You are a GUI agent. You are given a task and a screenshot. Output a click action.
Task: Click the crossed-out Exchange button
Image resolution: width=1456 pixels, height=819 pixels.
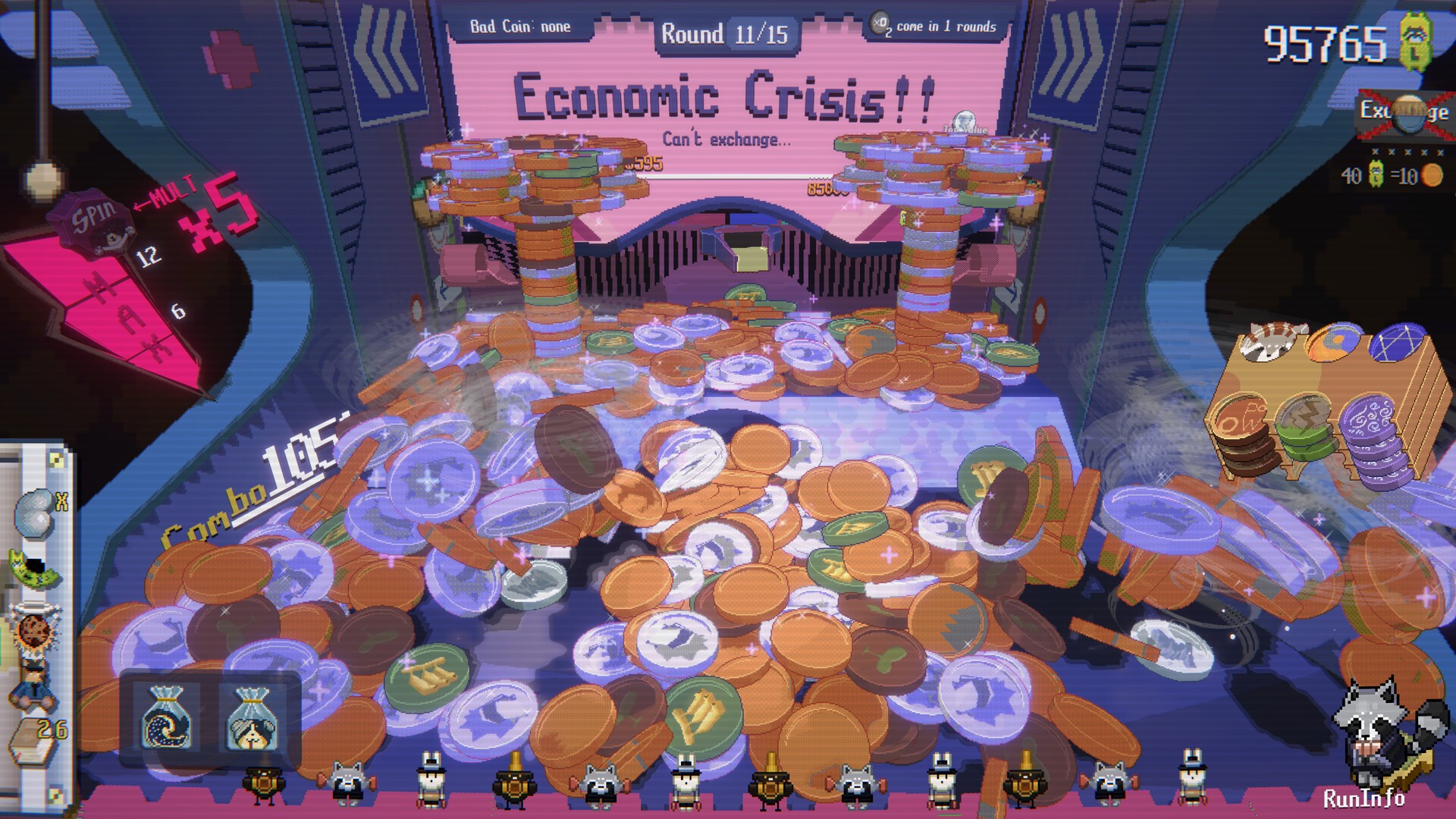point(1403,112)
